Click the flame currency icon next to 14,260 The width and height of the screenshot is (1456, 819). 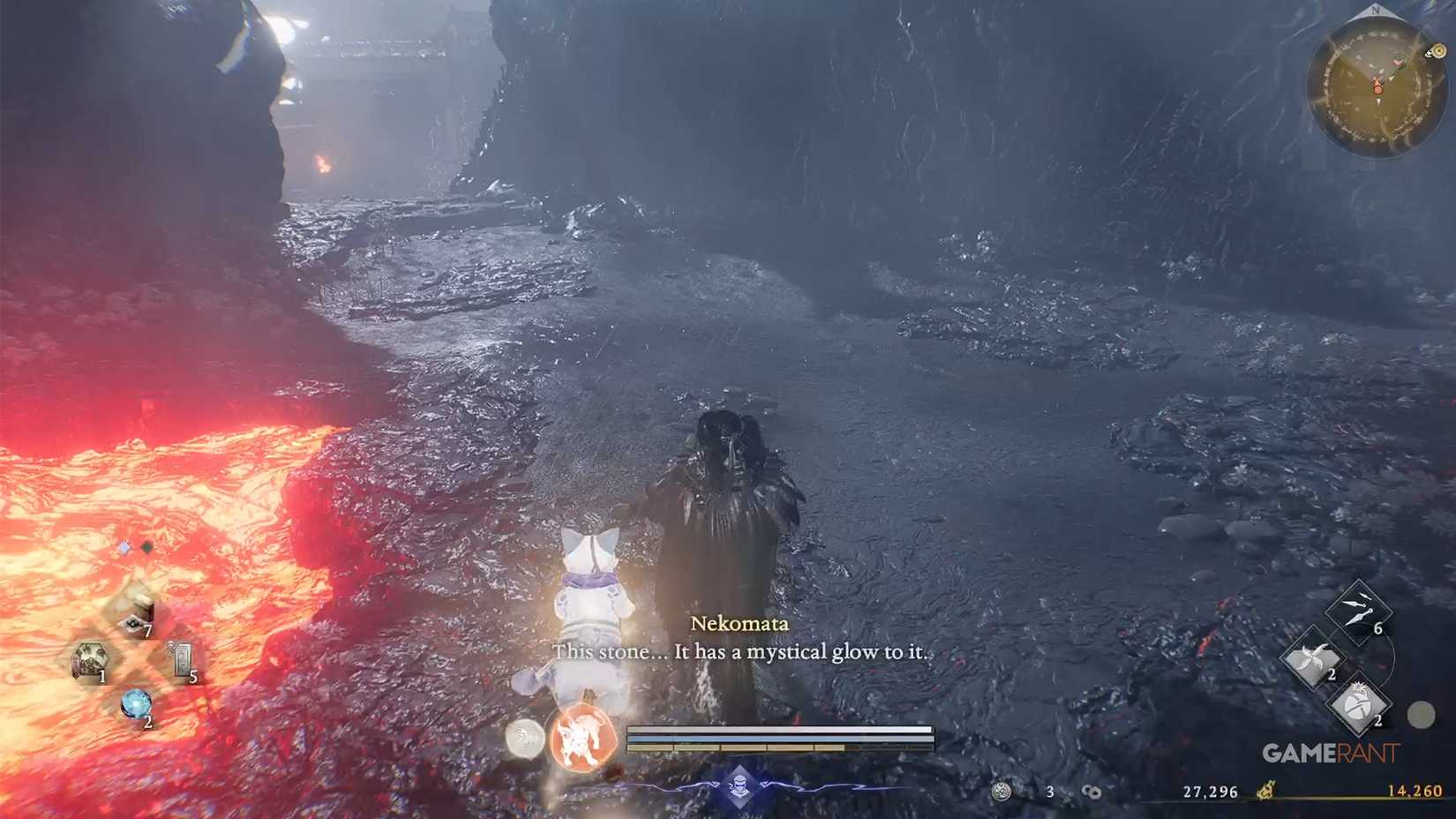click(x=1265, y=790)
